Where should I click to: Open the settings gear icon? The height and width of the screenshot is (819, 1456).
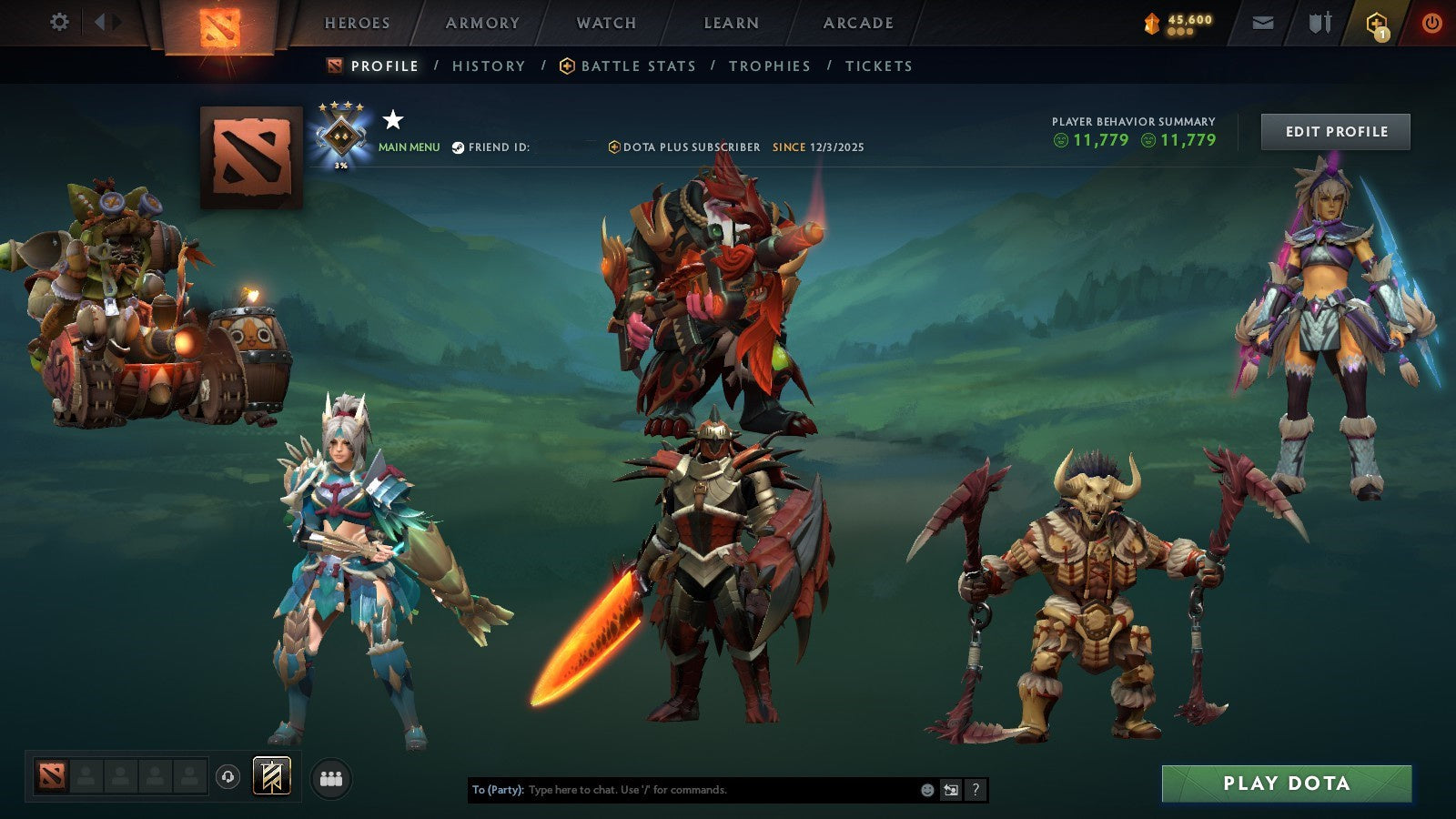pos(60,20)
